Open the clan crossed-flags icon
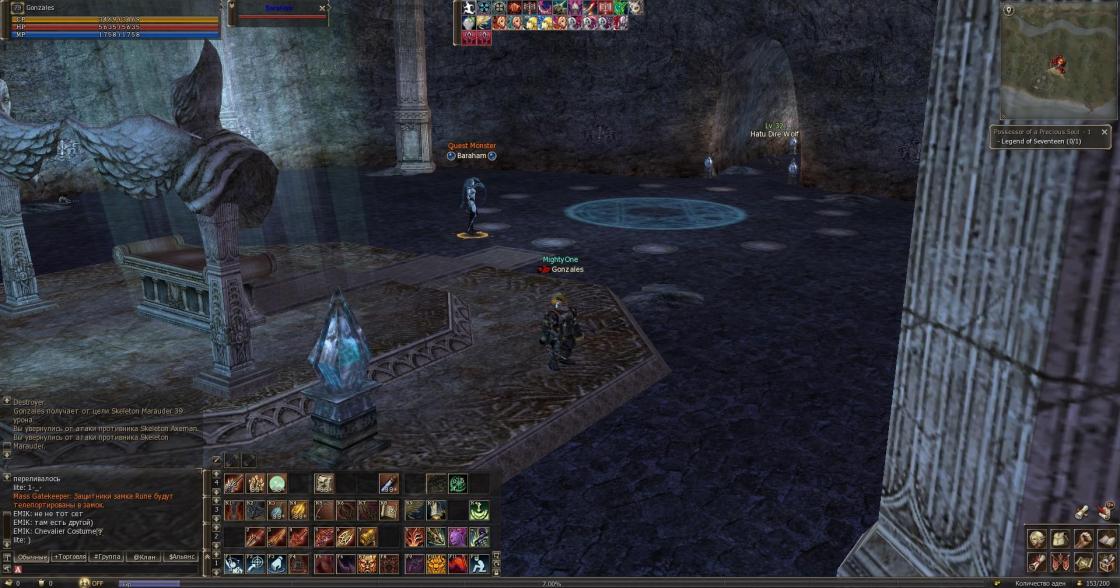This screenshot has width=1120, height=588. [x=1059, y=562]
